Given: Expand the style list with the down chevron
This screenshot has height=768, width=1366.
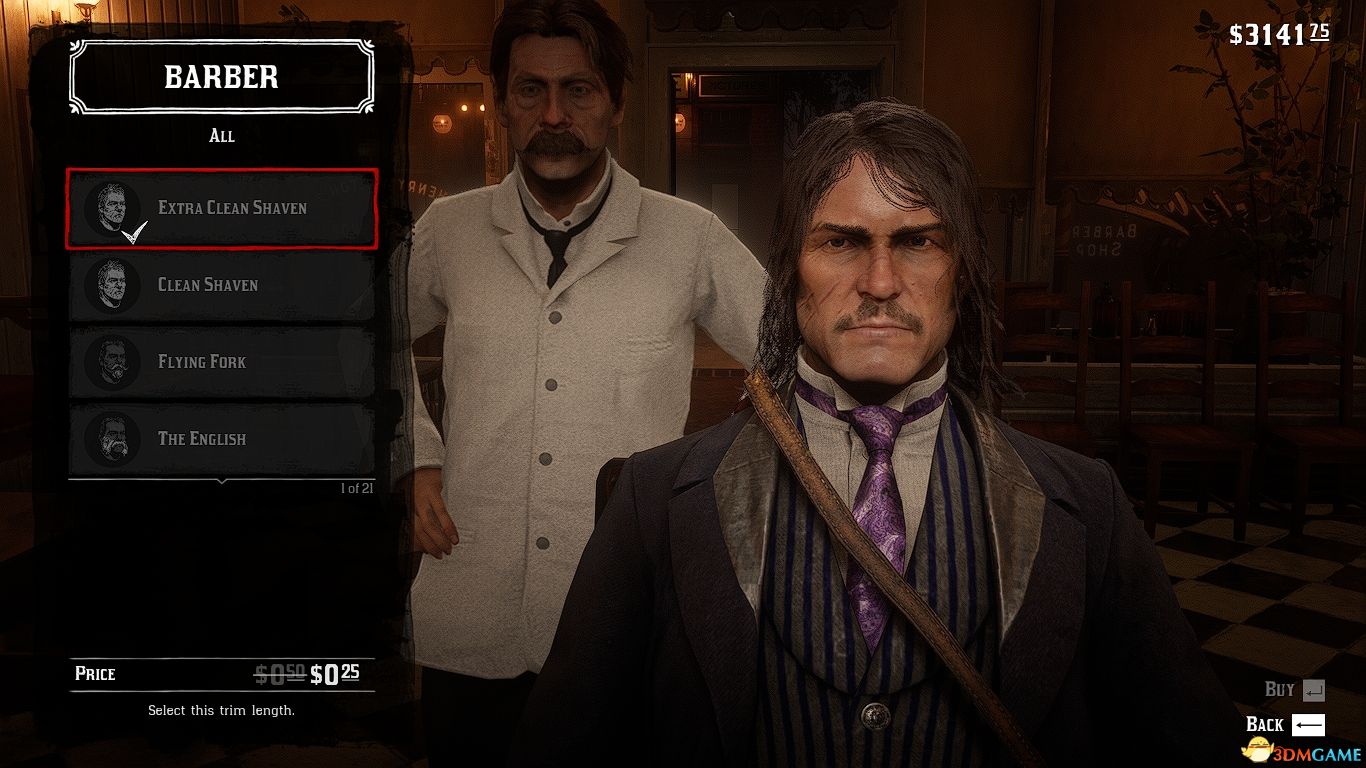Looking at the screenshot, I should pos(222,483).
